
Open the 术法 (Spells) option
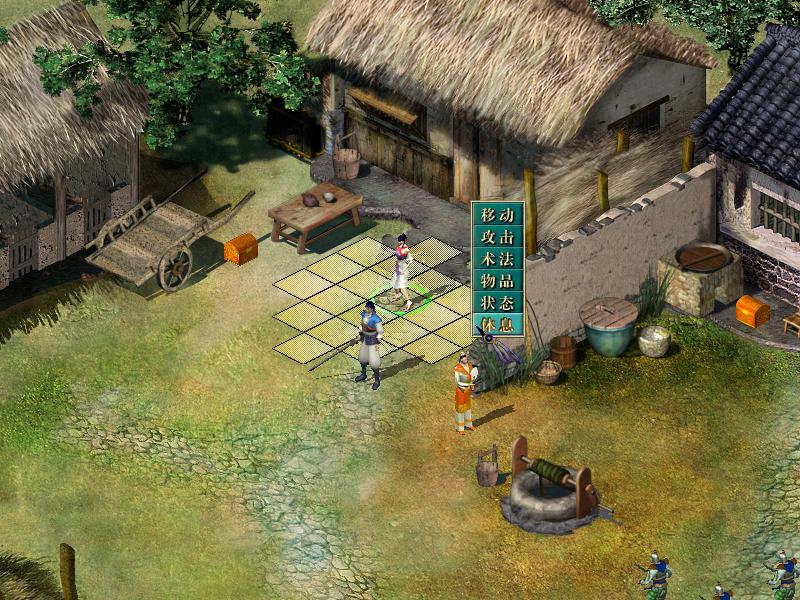pyautogui.click(x=497, y=259)
